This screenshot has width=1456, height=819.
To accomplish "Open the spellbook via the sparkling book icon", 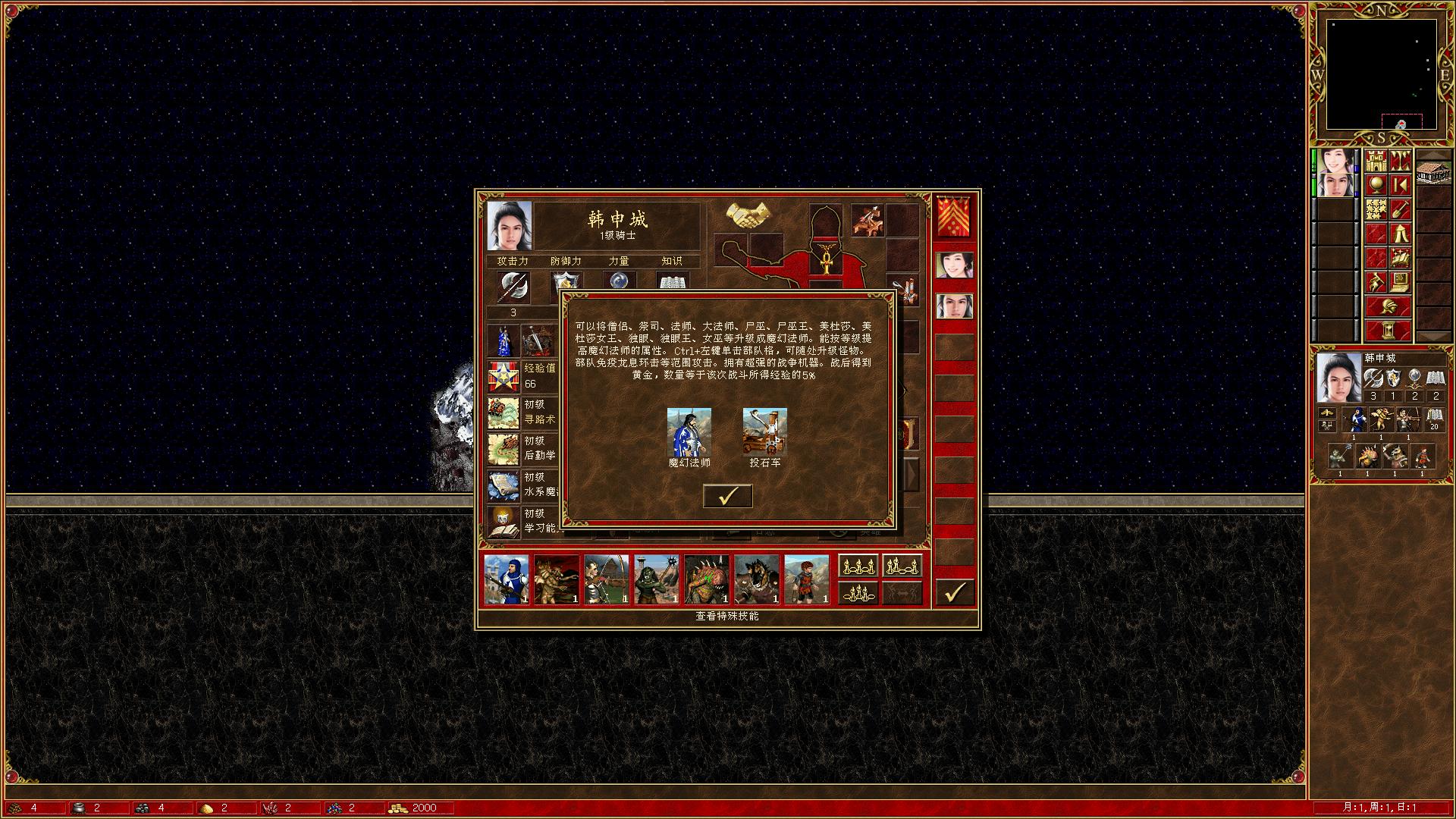I will click(x=1399, y=257).
